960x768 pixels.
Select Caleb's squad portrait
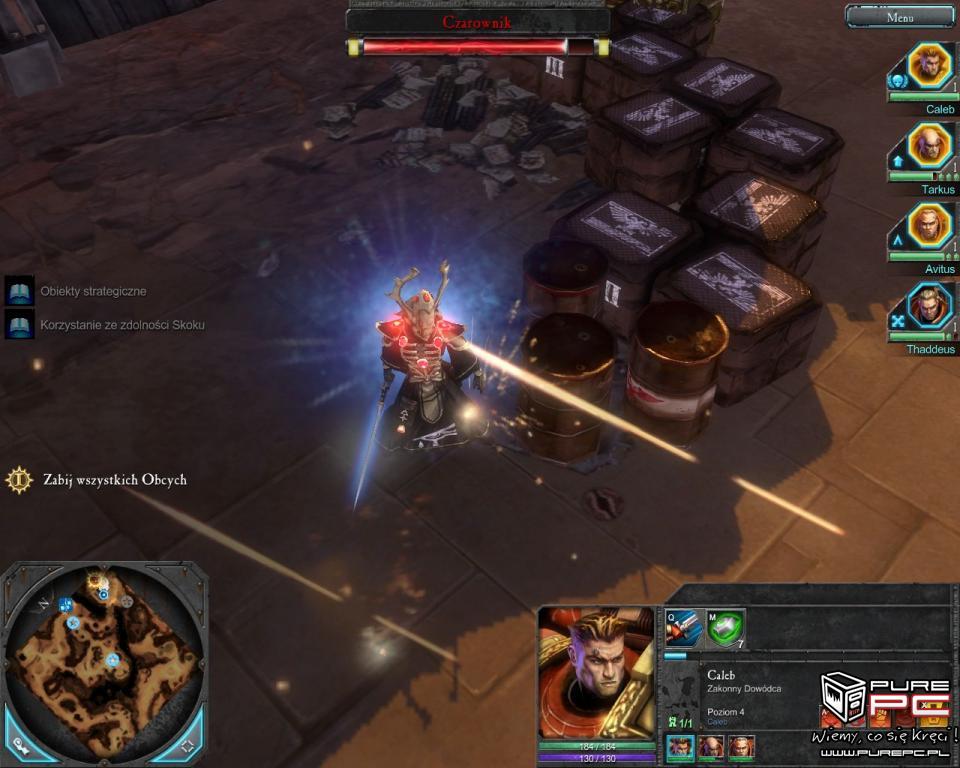[930, 65]
